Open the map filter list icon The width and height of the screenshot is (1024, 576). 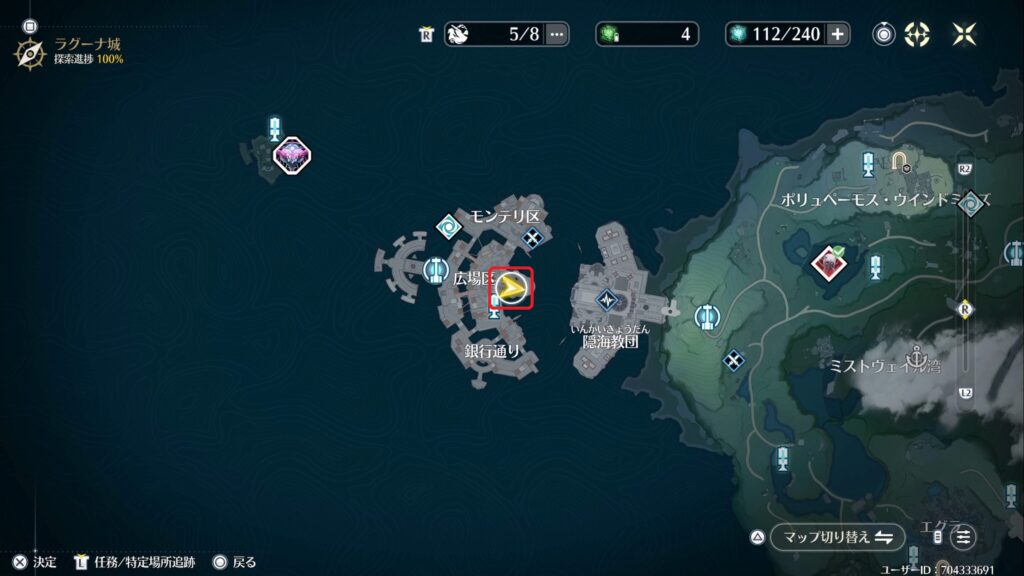coord(962,537)
